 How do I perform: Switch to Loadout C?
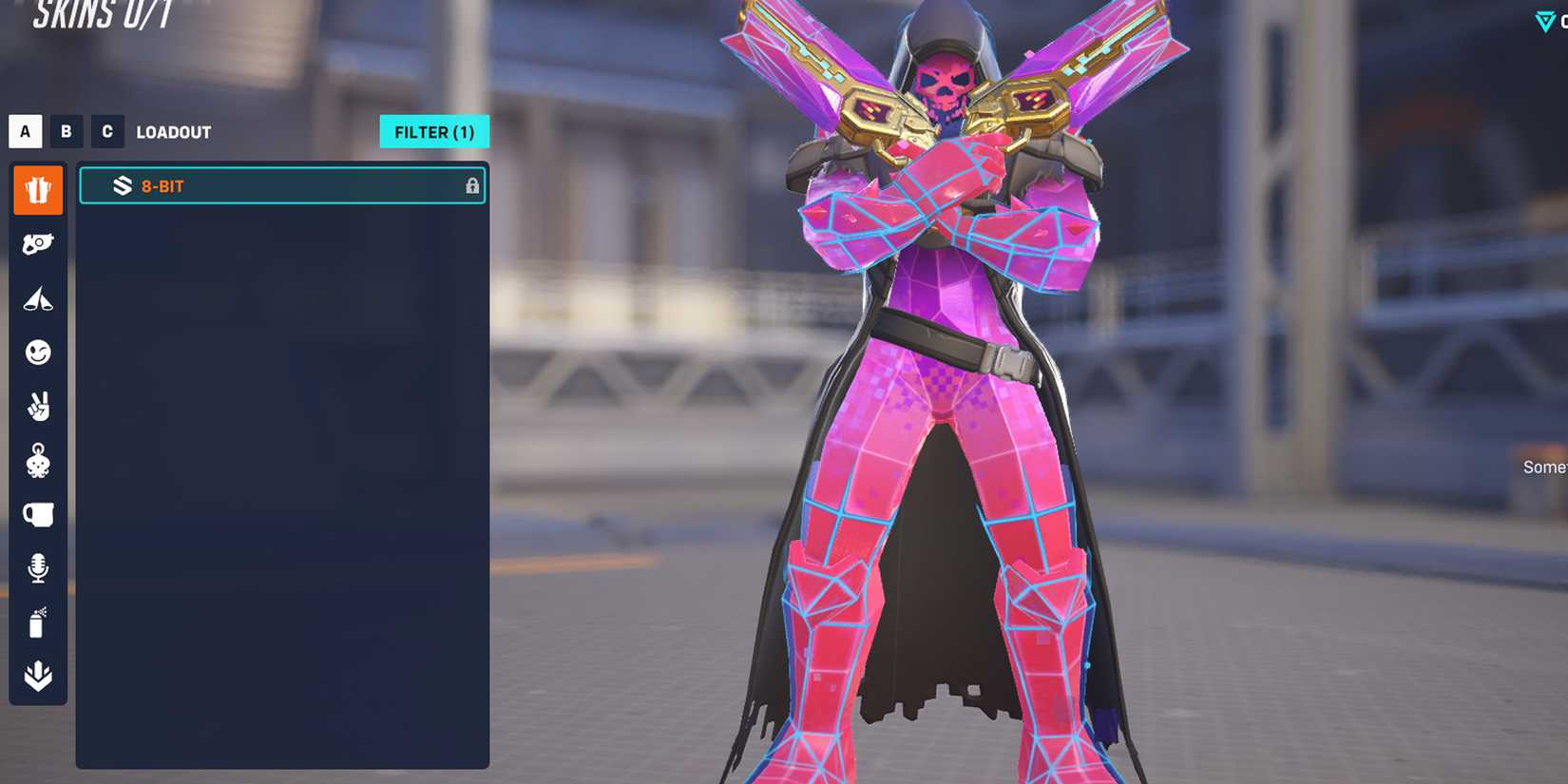click(106, 131)
